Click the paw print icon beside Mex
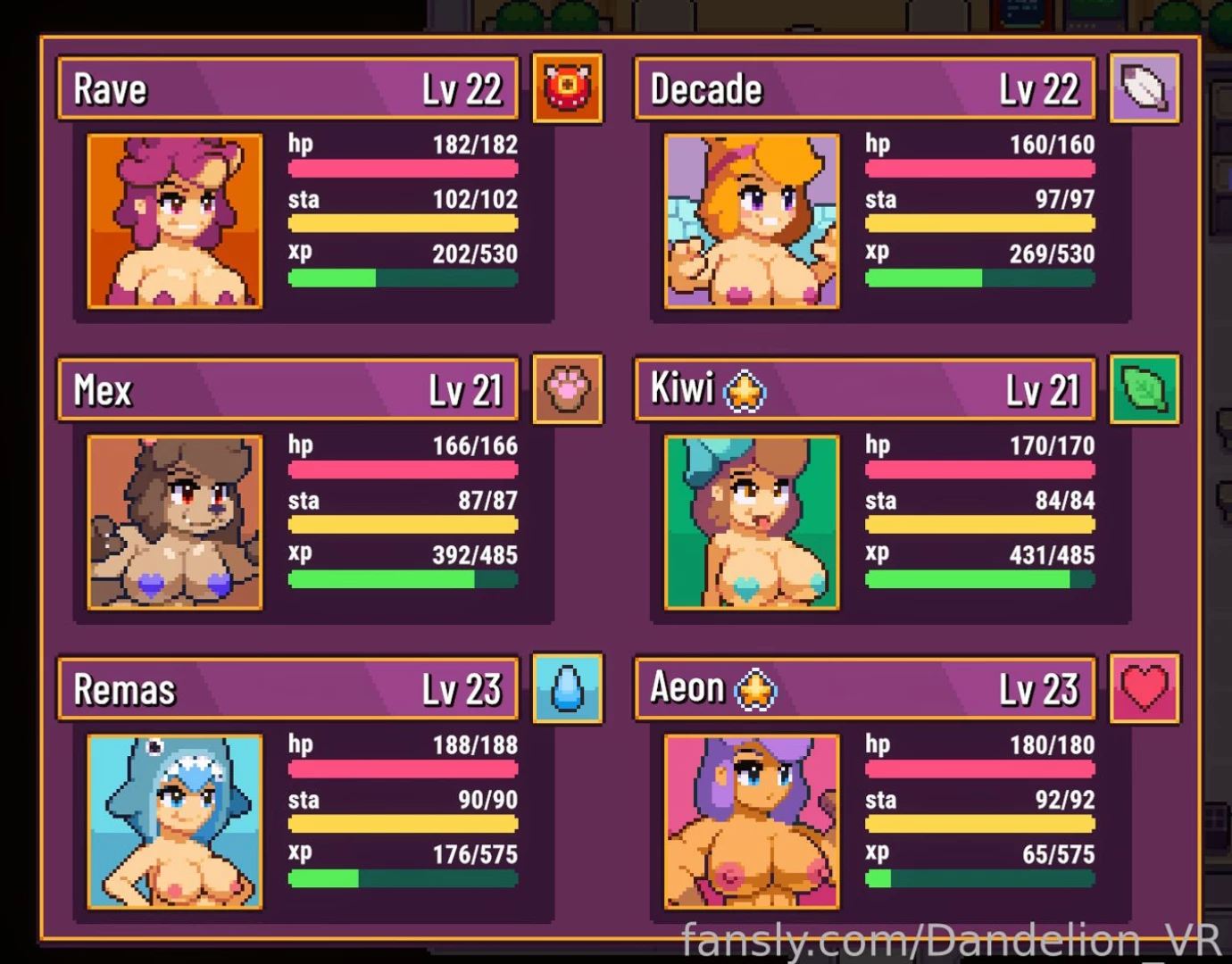The width and height of the screenshot is (1232, 964). point(569,390)
